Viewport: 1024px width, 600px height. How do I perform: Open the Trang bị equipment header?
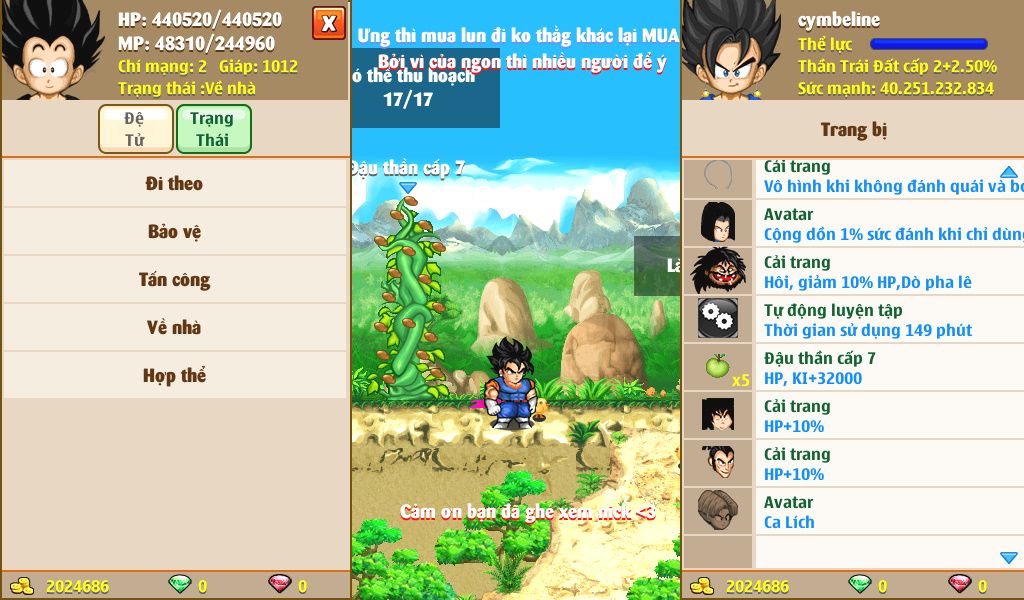click(x=853, y=130)
